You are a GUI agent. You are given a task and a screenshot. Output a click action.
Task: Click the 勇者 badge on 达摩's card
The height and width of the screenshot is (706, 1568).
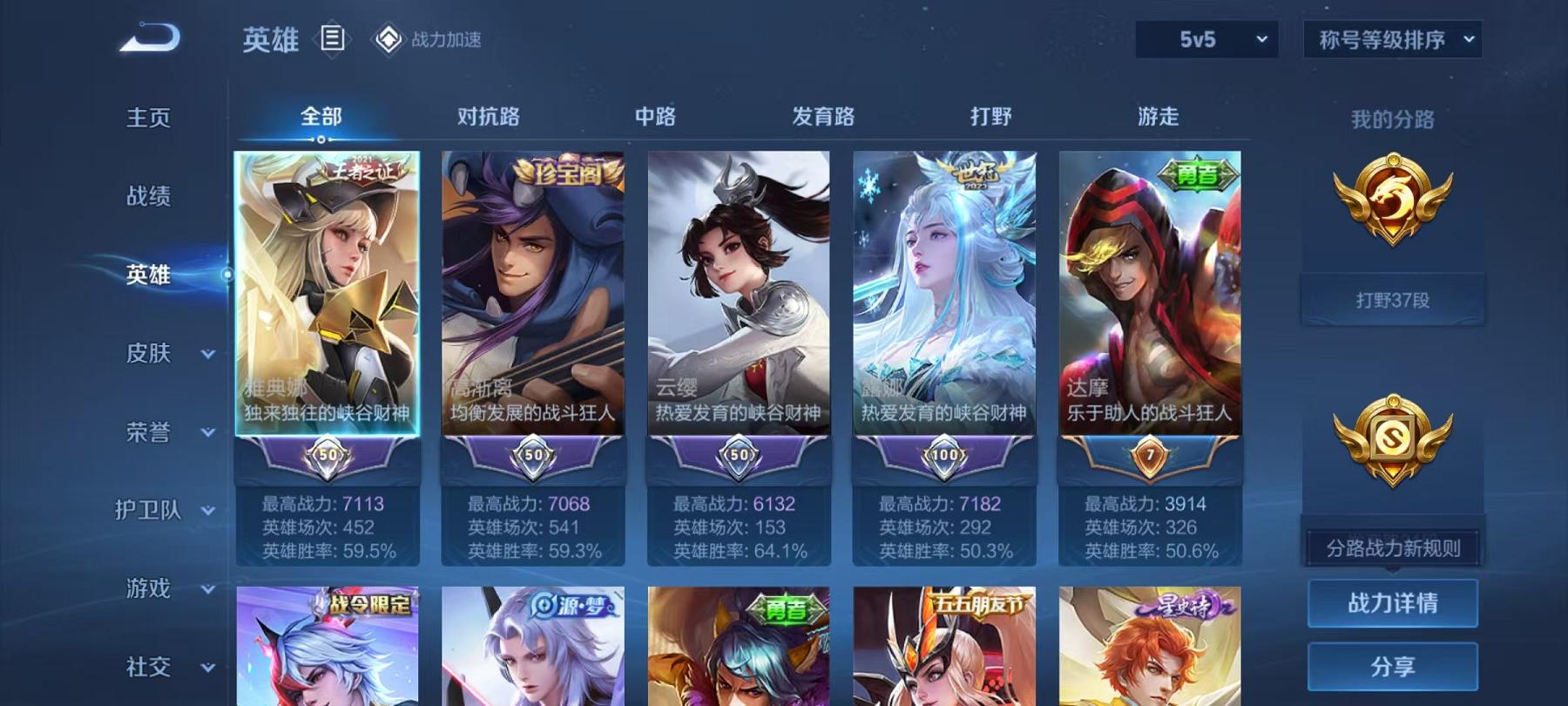point(1197,171)
